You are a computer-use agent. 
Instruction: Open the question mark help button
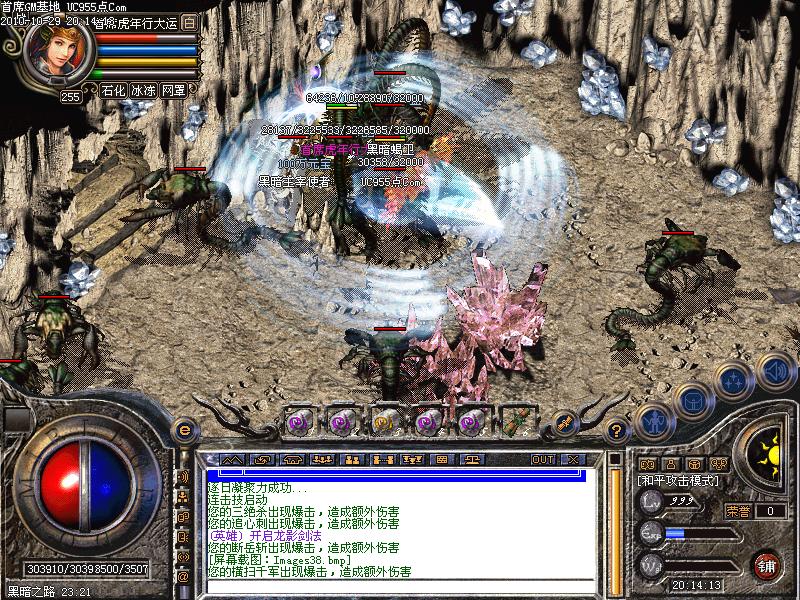pos(617,432)
